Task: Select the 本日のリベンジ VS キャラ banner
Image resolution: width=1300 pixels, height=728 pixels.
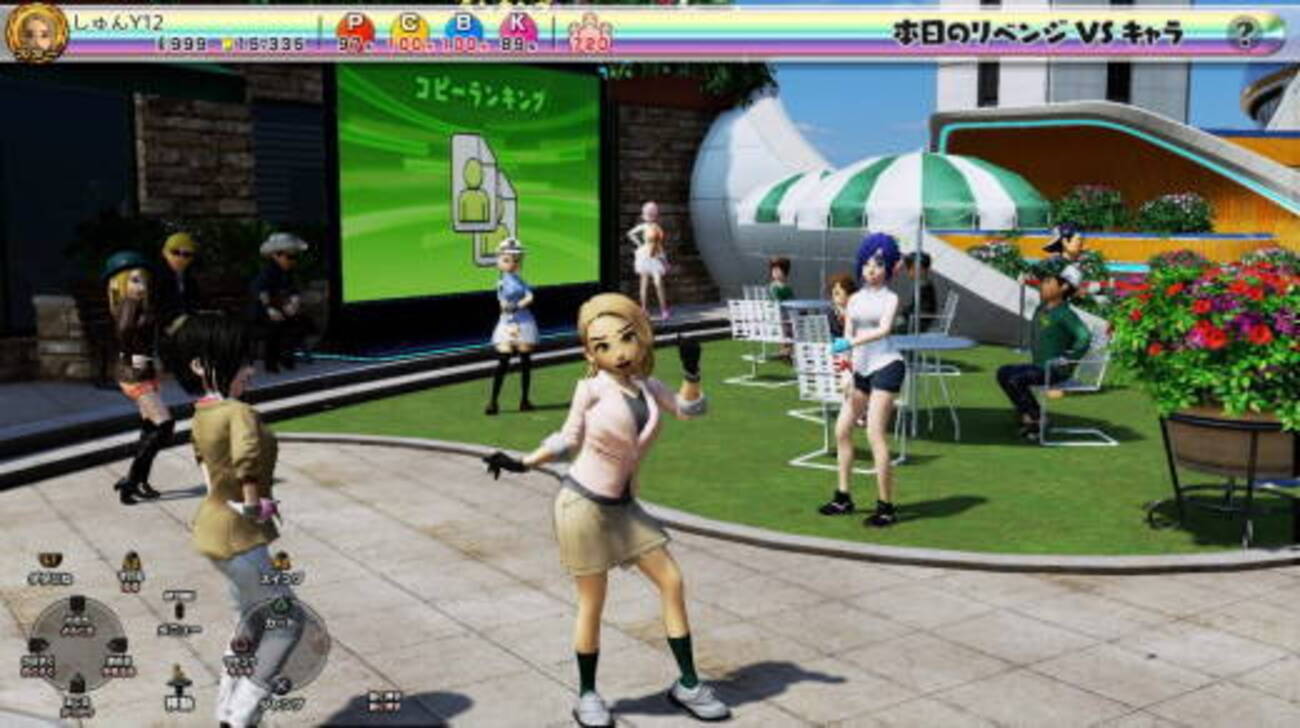Action: coord(1037,33)
